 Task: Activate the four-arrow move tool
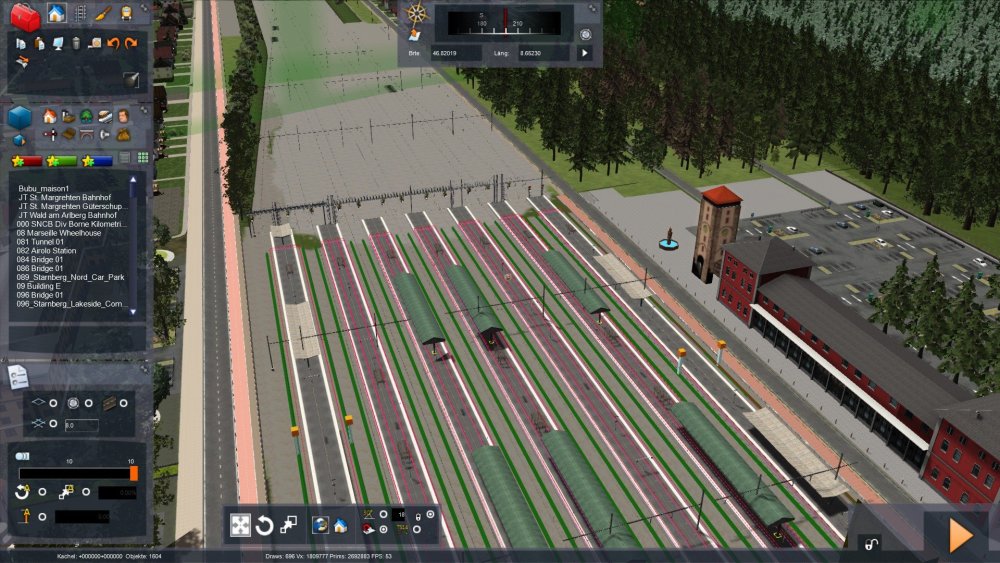[241, 525]
